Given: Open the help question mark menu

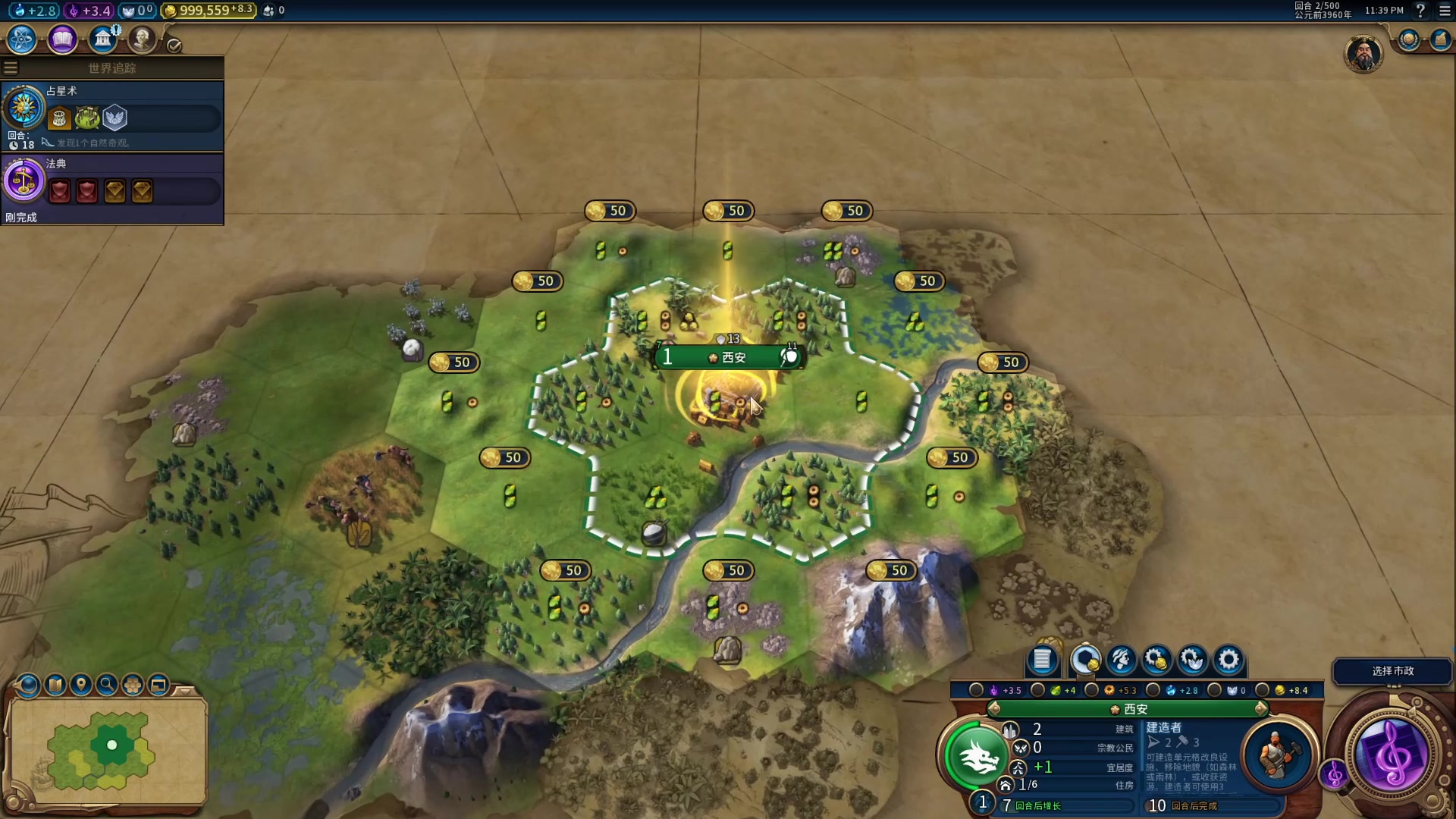Looking at the screenshot, I should (x=1420, y=11).
